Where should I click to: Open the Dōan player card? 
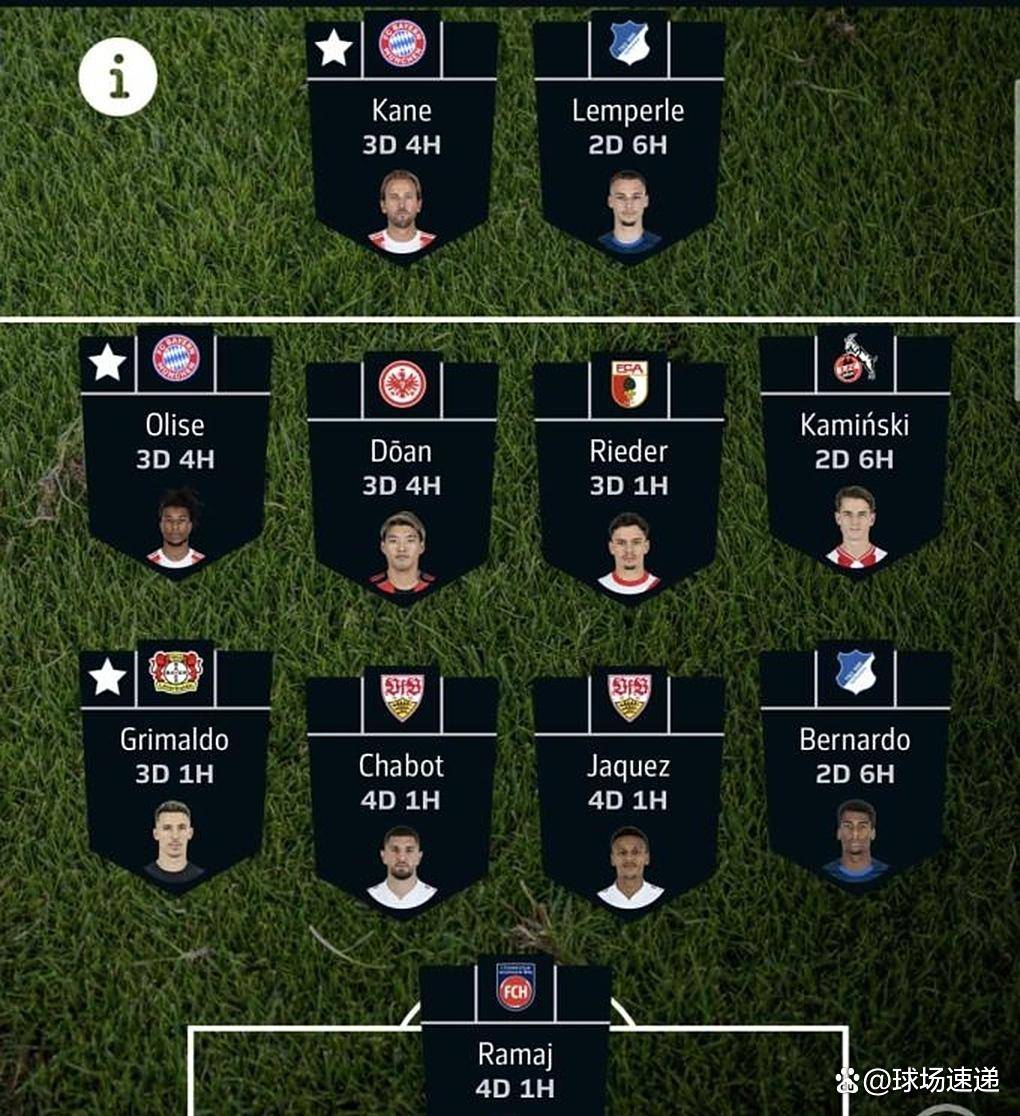tap(402, 480)
